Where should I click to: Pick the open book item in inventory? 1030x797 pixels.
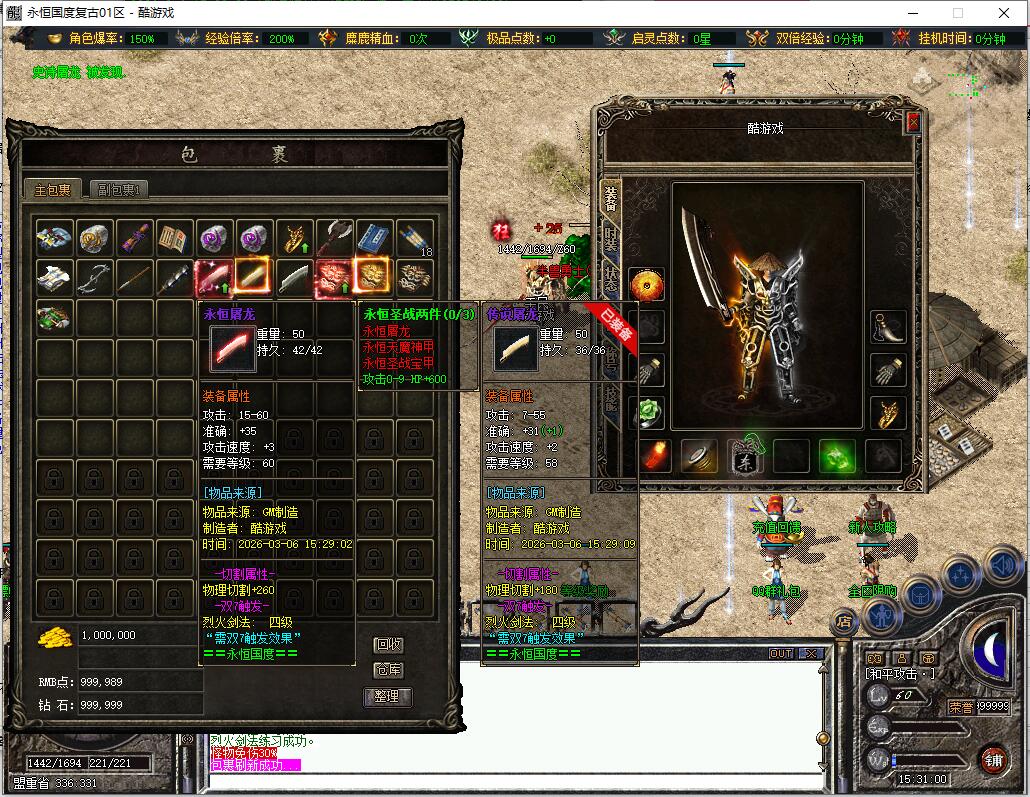pos(175,238)
